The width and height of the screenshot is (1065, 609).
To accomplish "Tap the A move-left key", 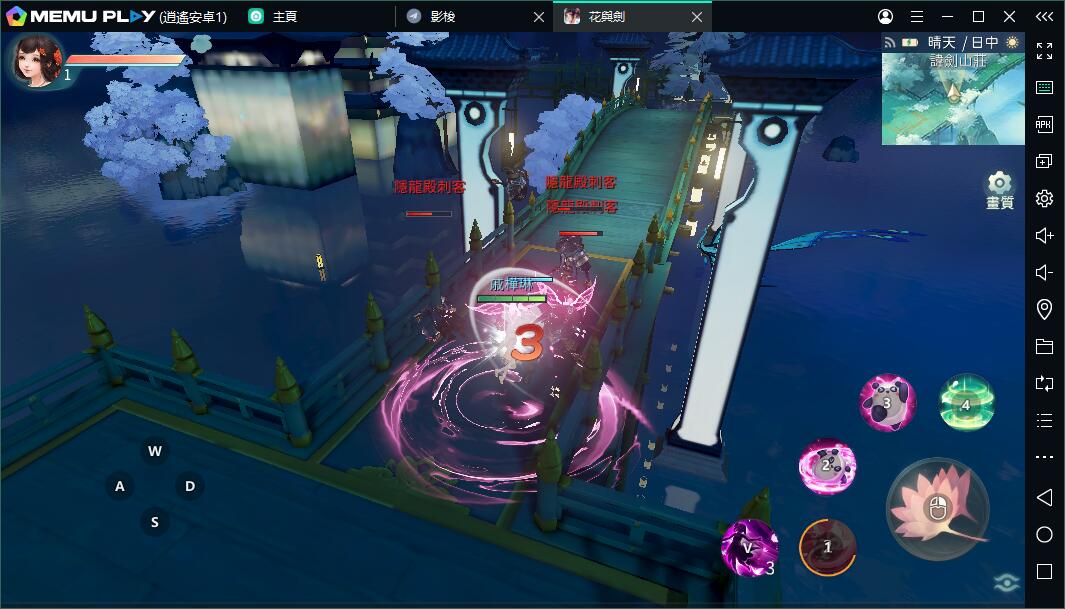I will click(x=120, y=486).
